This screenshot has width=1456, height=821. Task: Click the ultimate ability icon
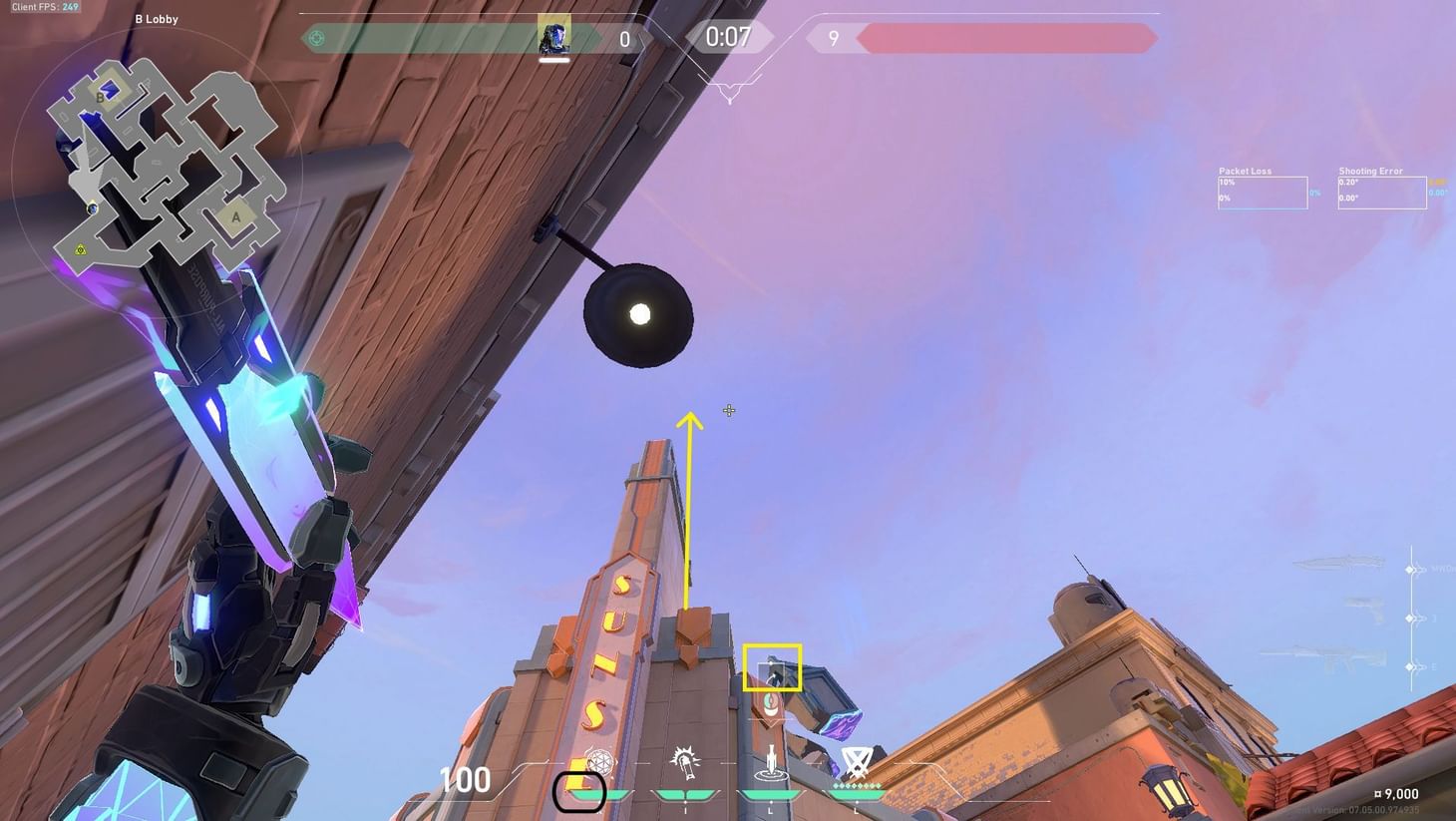[856, 760]
